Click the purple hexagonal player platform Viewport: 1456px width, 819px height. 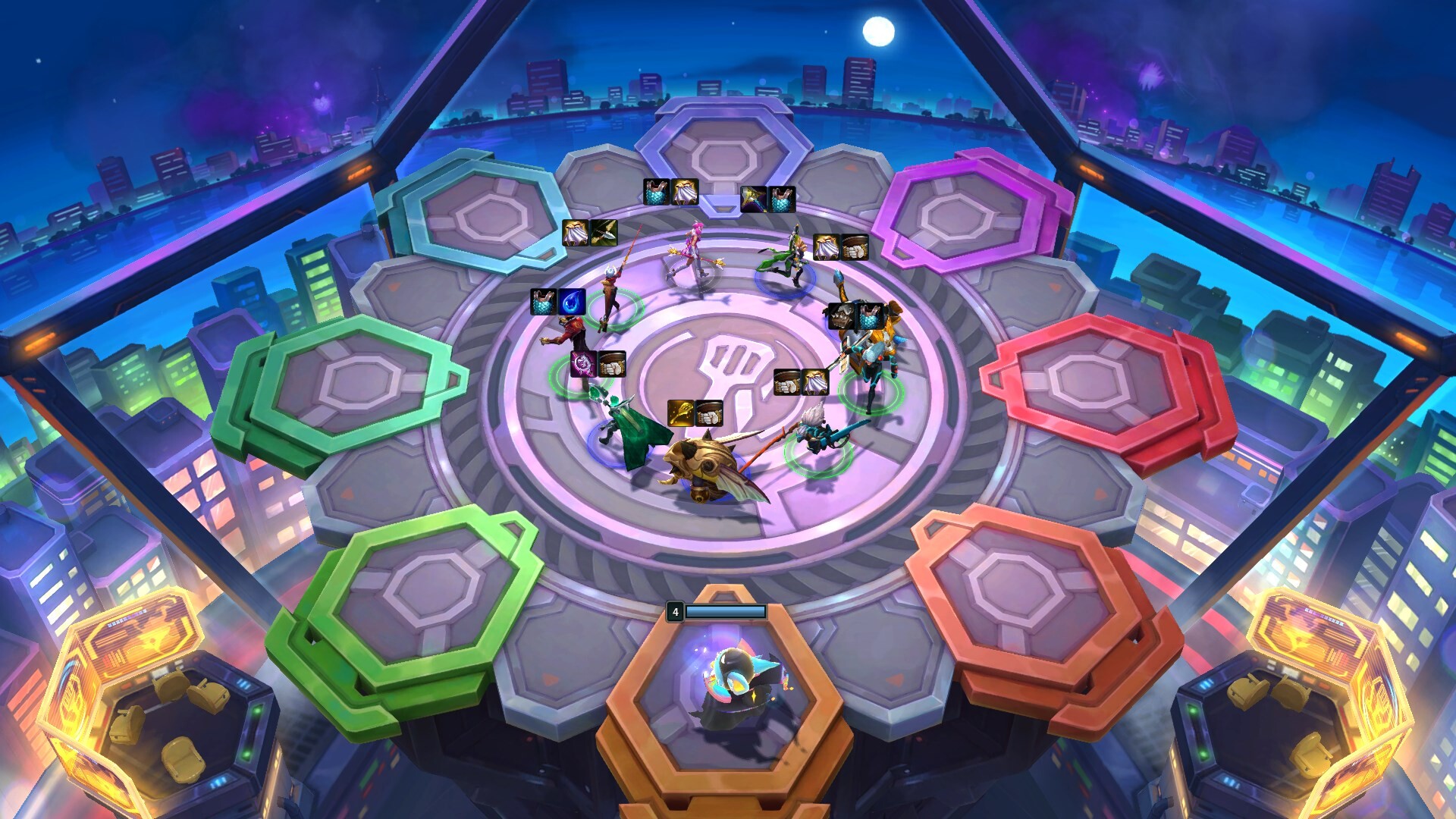971,212
